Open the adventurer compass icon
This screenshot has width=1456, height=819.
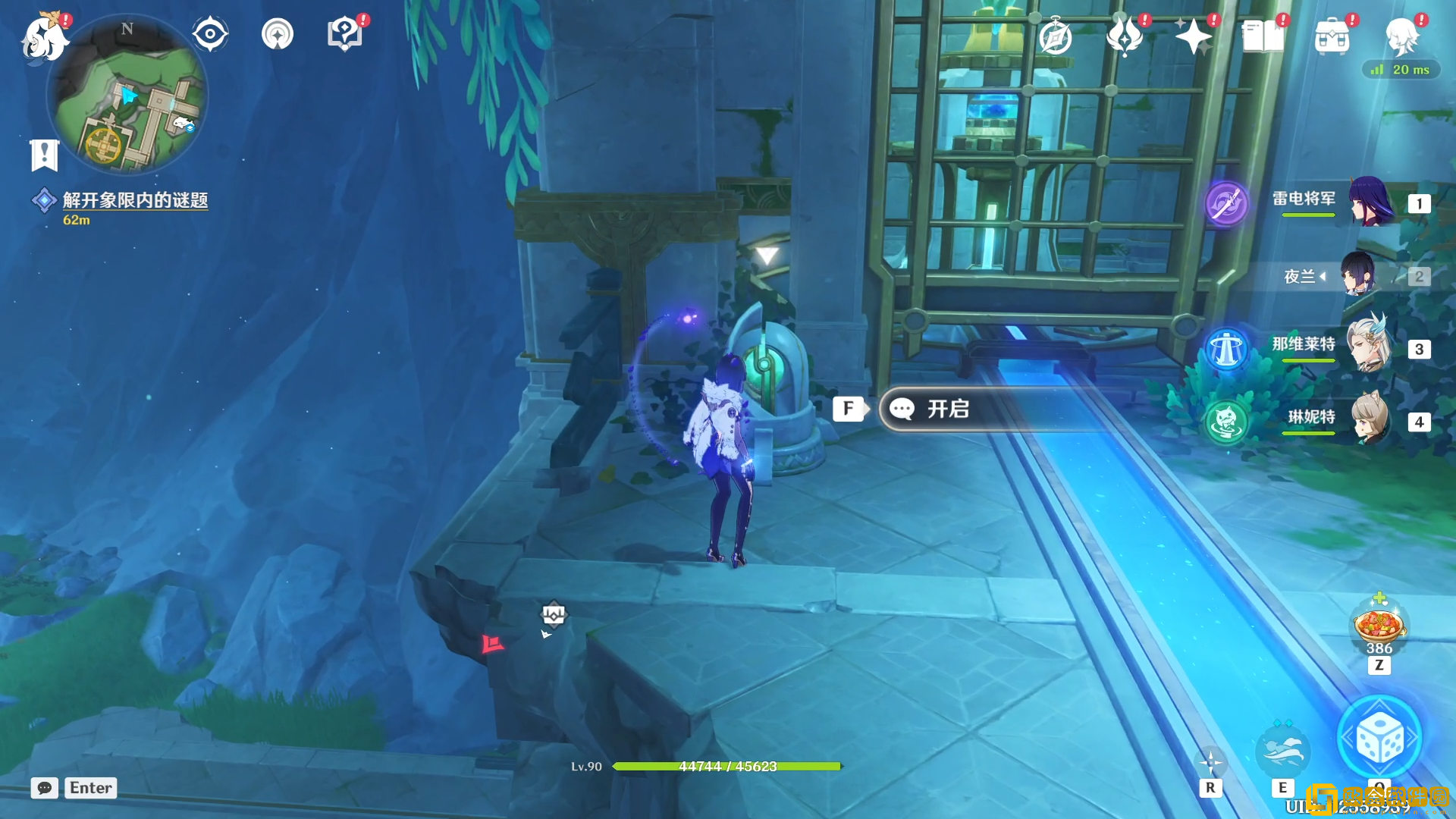click(1055, 36)
